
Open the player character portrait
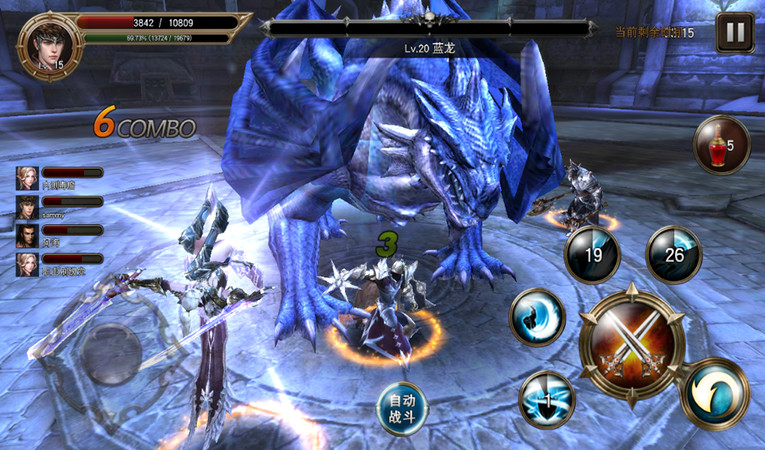click(x=48, y=43)
